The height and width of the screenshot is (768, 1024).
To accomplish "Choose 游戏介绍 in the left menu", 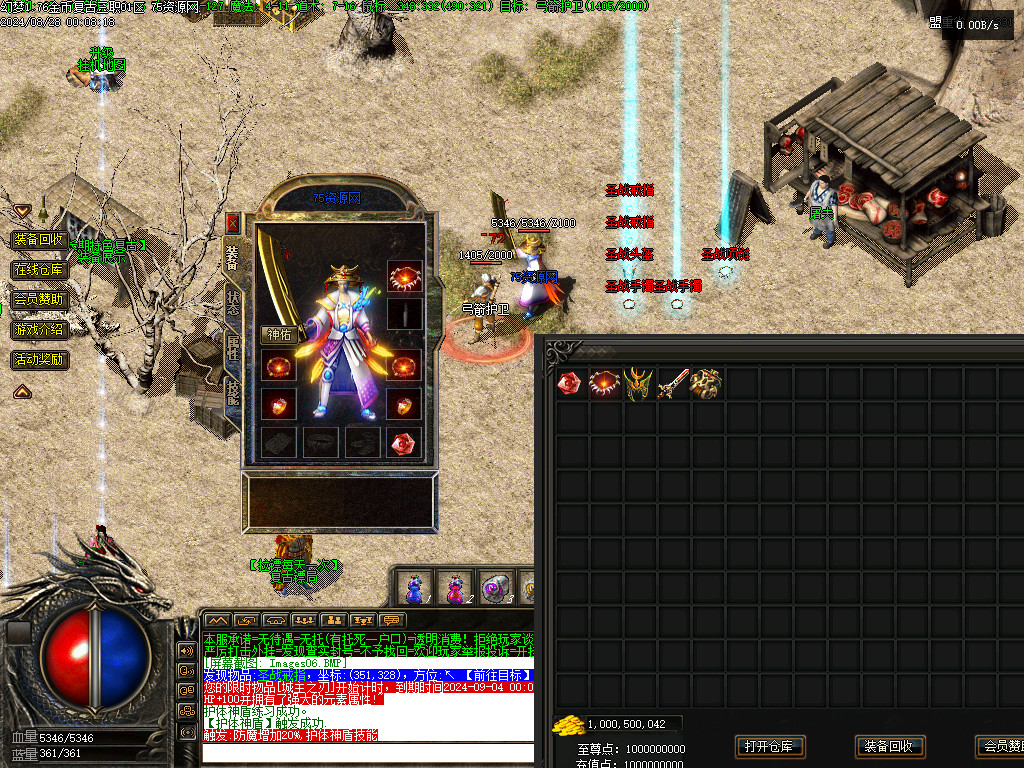I will click(39, 329).
